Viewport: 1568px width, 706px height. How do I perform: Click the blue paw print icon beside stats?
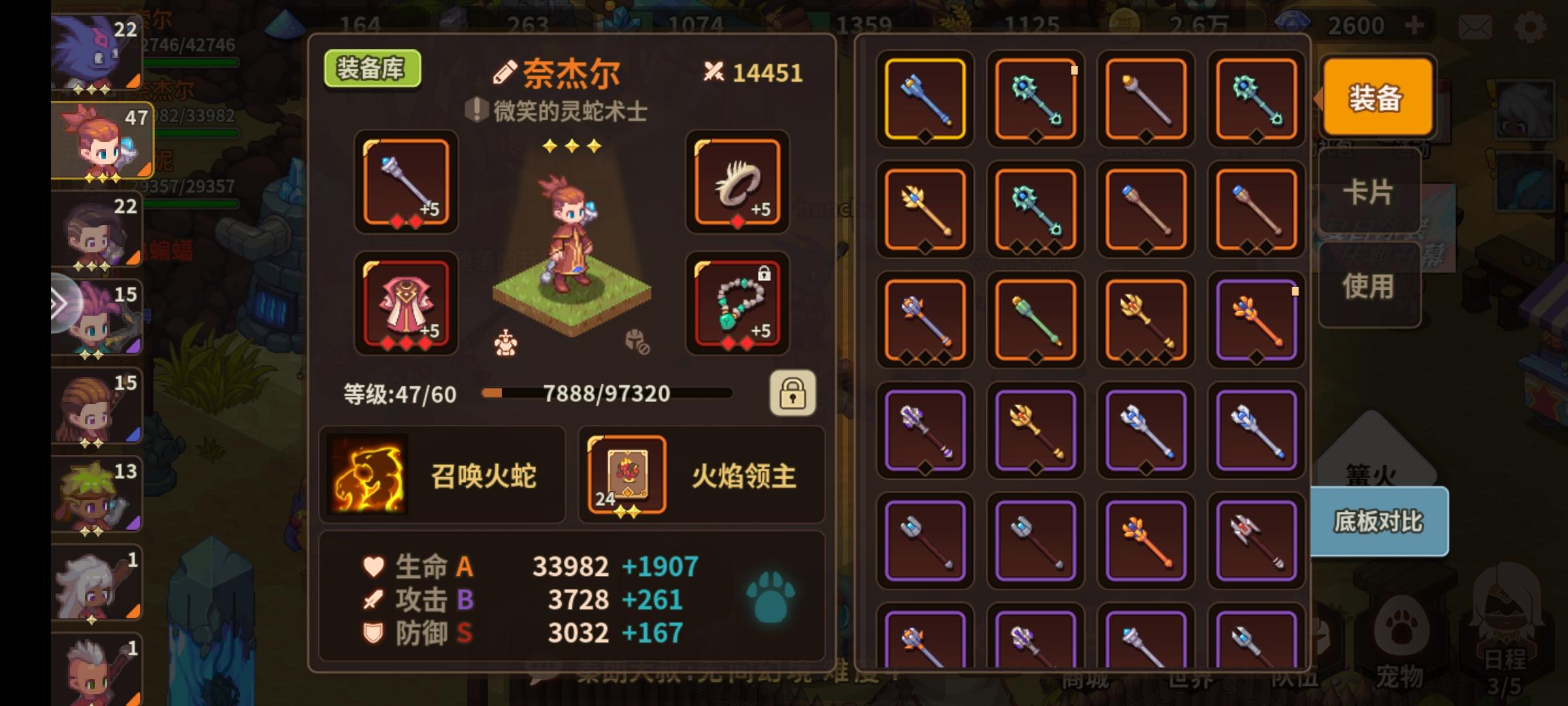coord(771,596)
